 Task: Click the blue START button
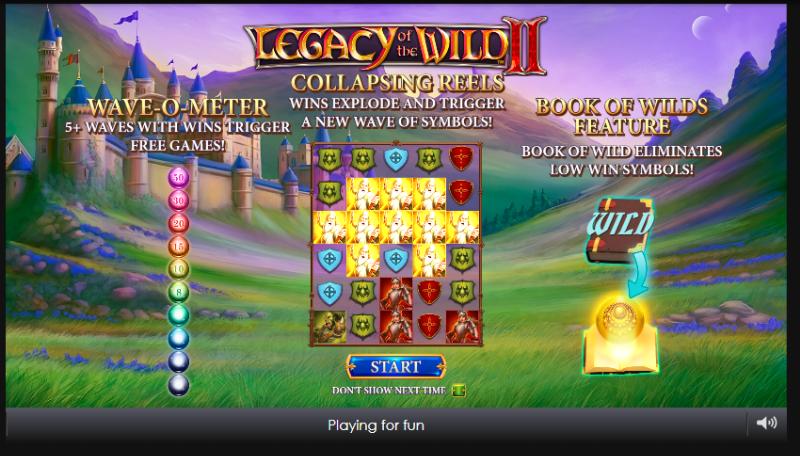click(398, 366)
